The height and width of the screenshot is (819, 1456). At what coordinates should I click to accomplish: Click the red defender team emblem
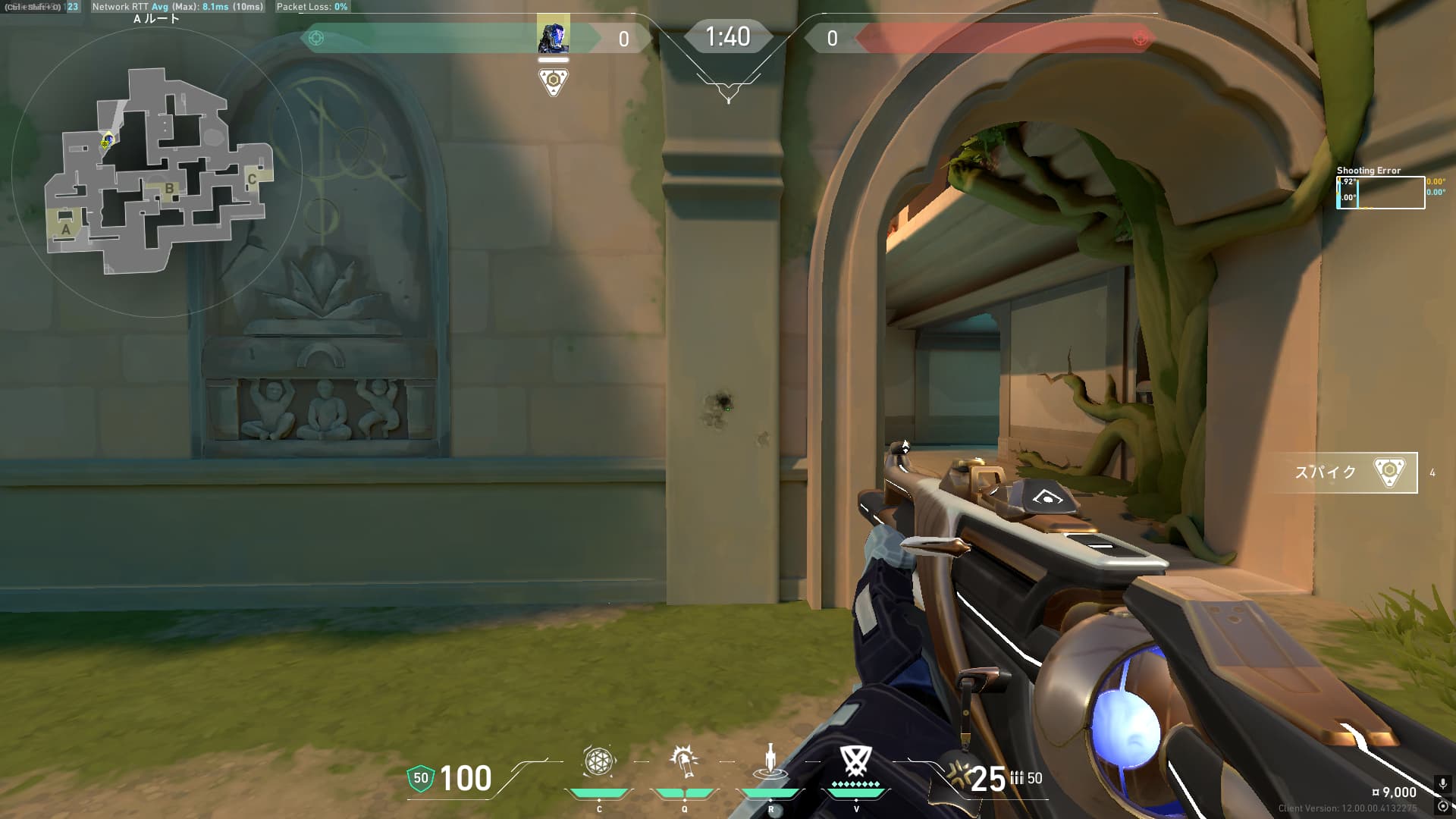(x=1139, y=38)
